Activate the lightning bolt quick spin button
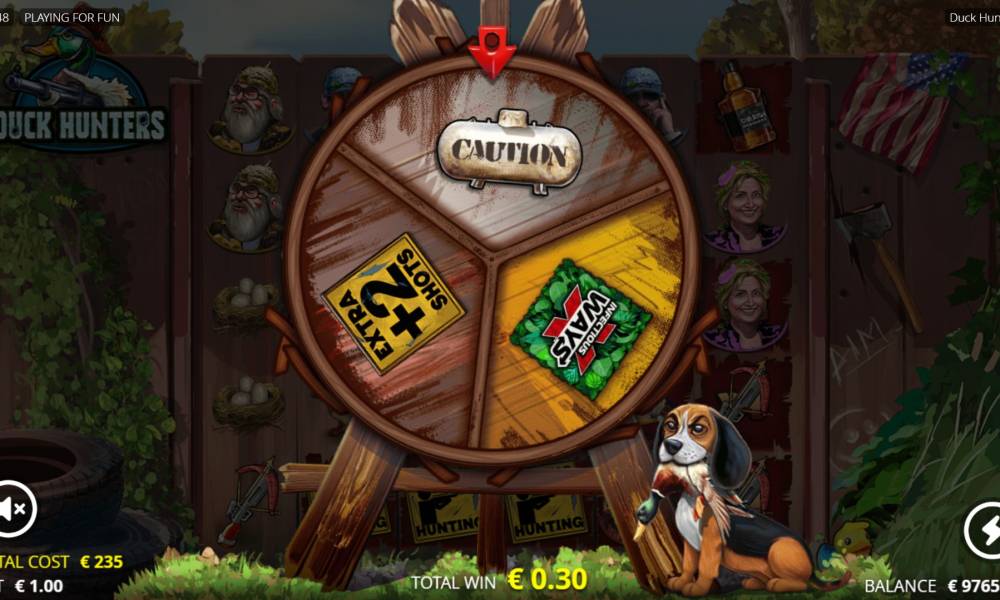 pos(984,530)
